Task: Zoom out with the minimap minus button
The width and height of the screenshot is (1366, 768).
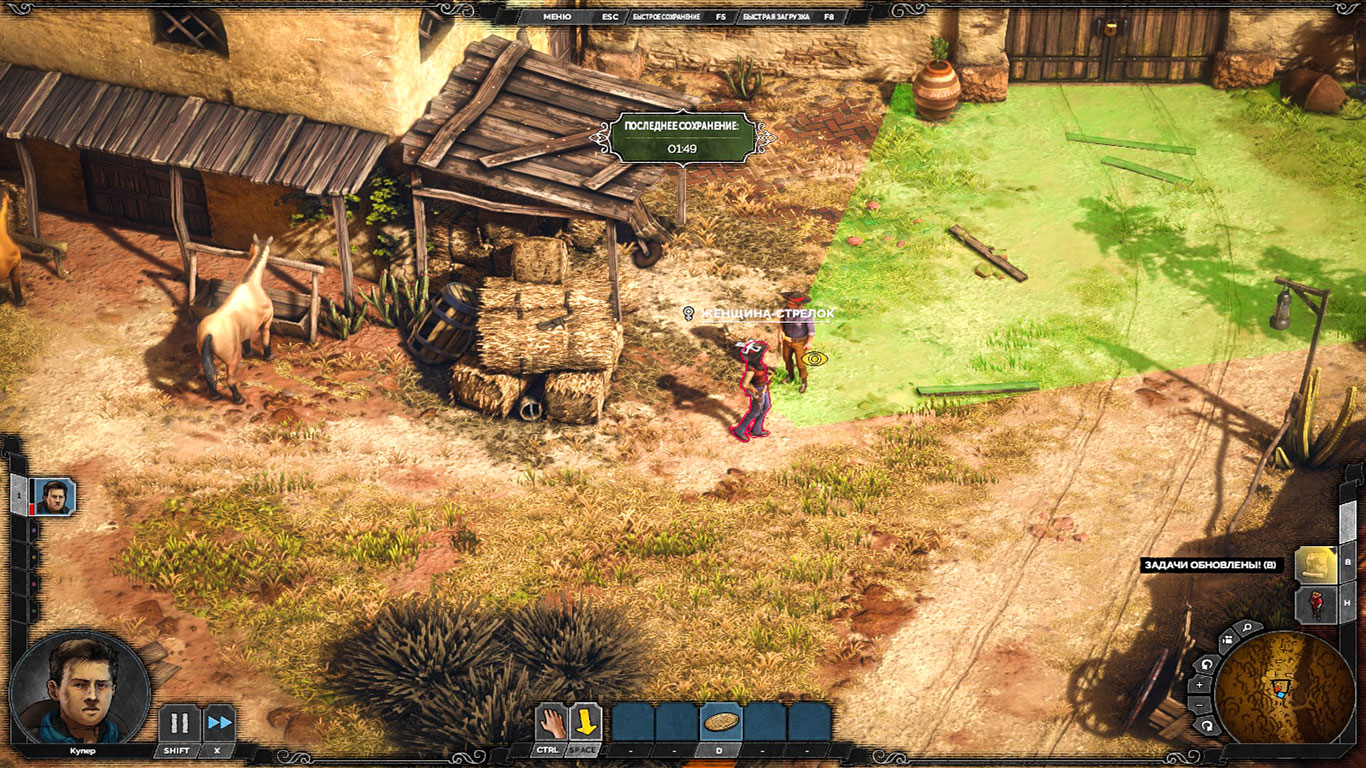Action: click(x=1201, y=705)
